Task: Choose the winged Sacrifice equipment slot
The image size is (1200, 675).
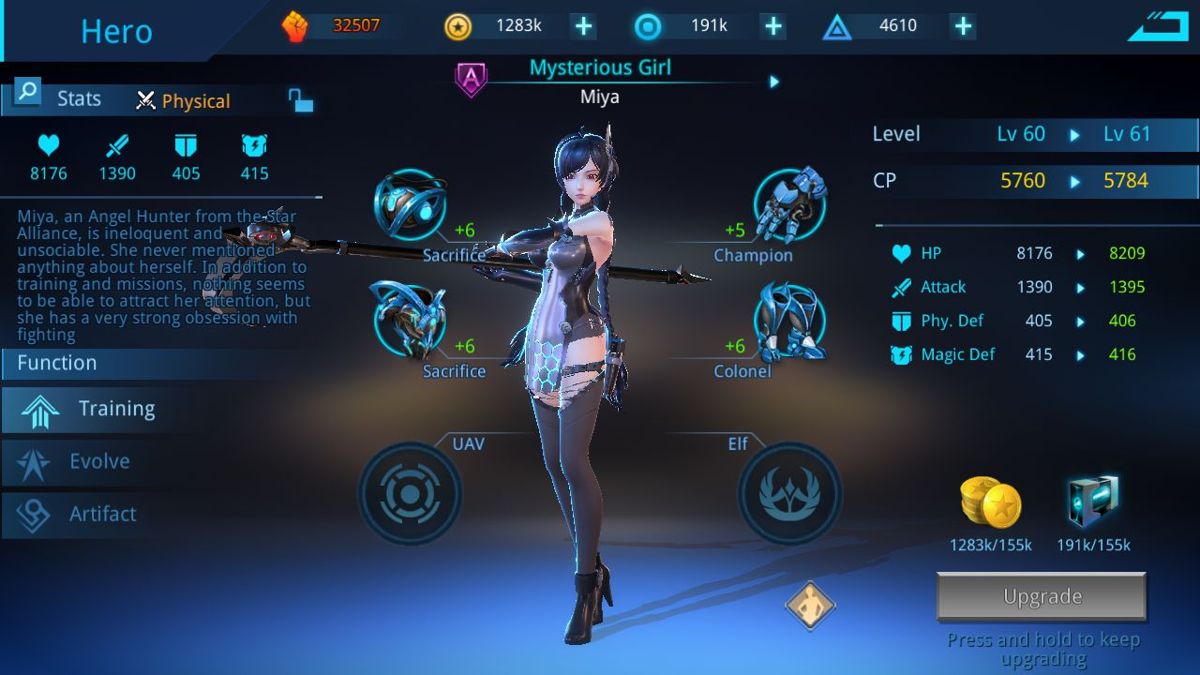Action: [x=409, y=320]
